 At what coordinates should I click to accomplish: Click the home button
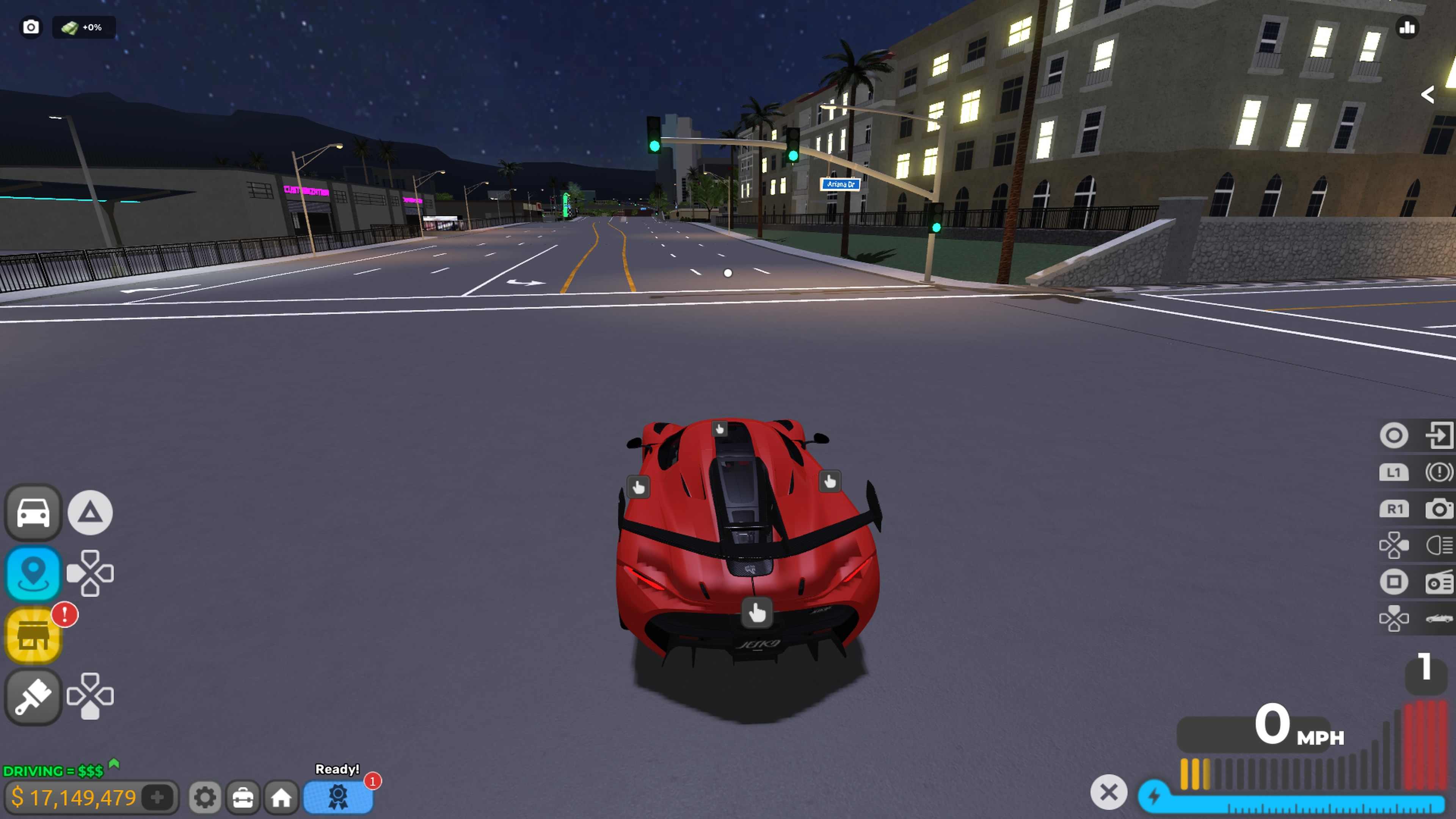[281, 797]
